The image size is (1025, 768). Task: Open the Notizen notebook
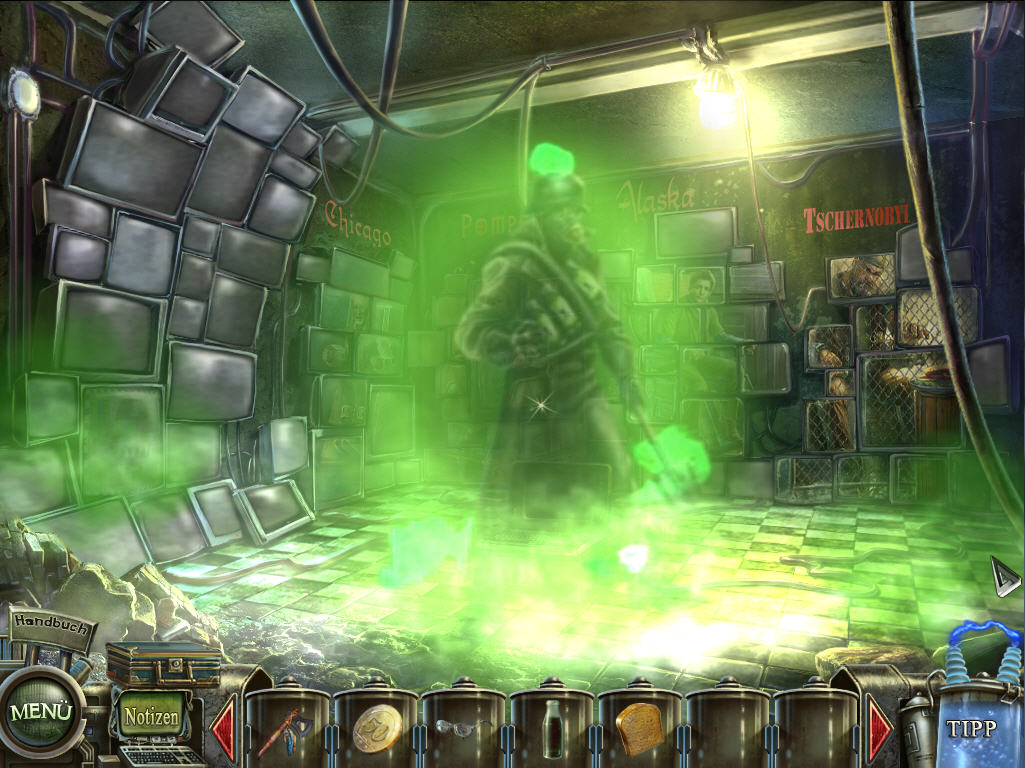pyautogui.click(x=152, y=716)
